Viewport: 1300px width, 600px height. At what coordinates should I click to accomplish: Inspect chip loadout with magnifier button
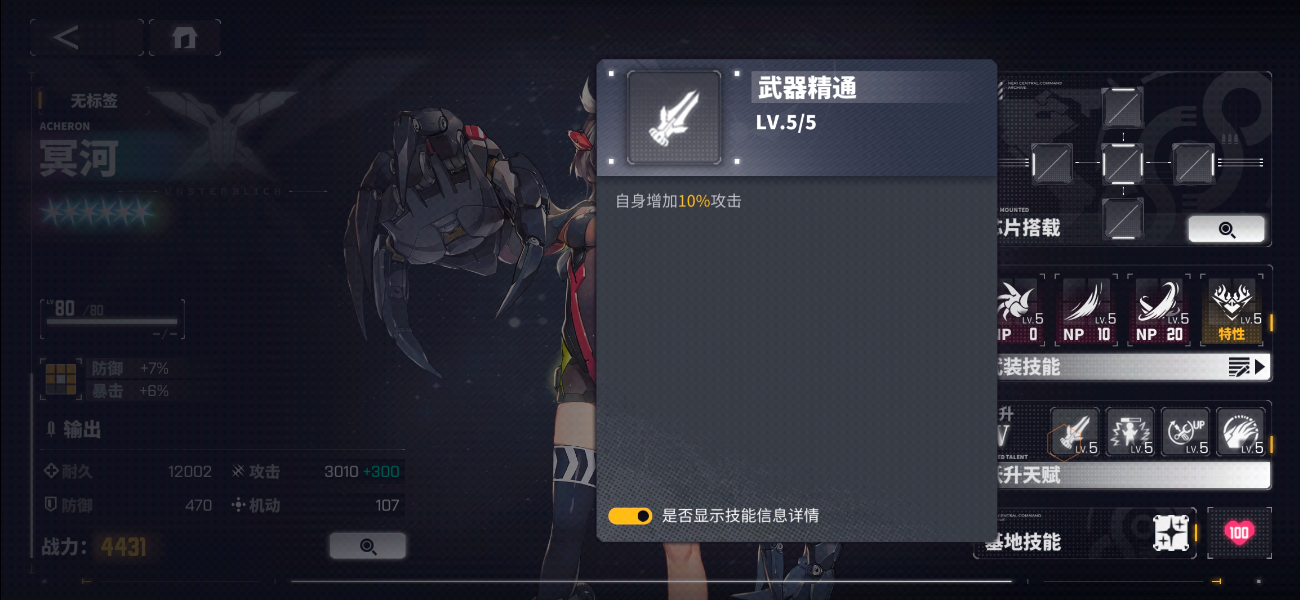point(1226,229)
